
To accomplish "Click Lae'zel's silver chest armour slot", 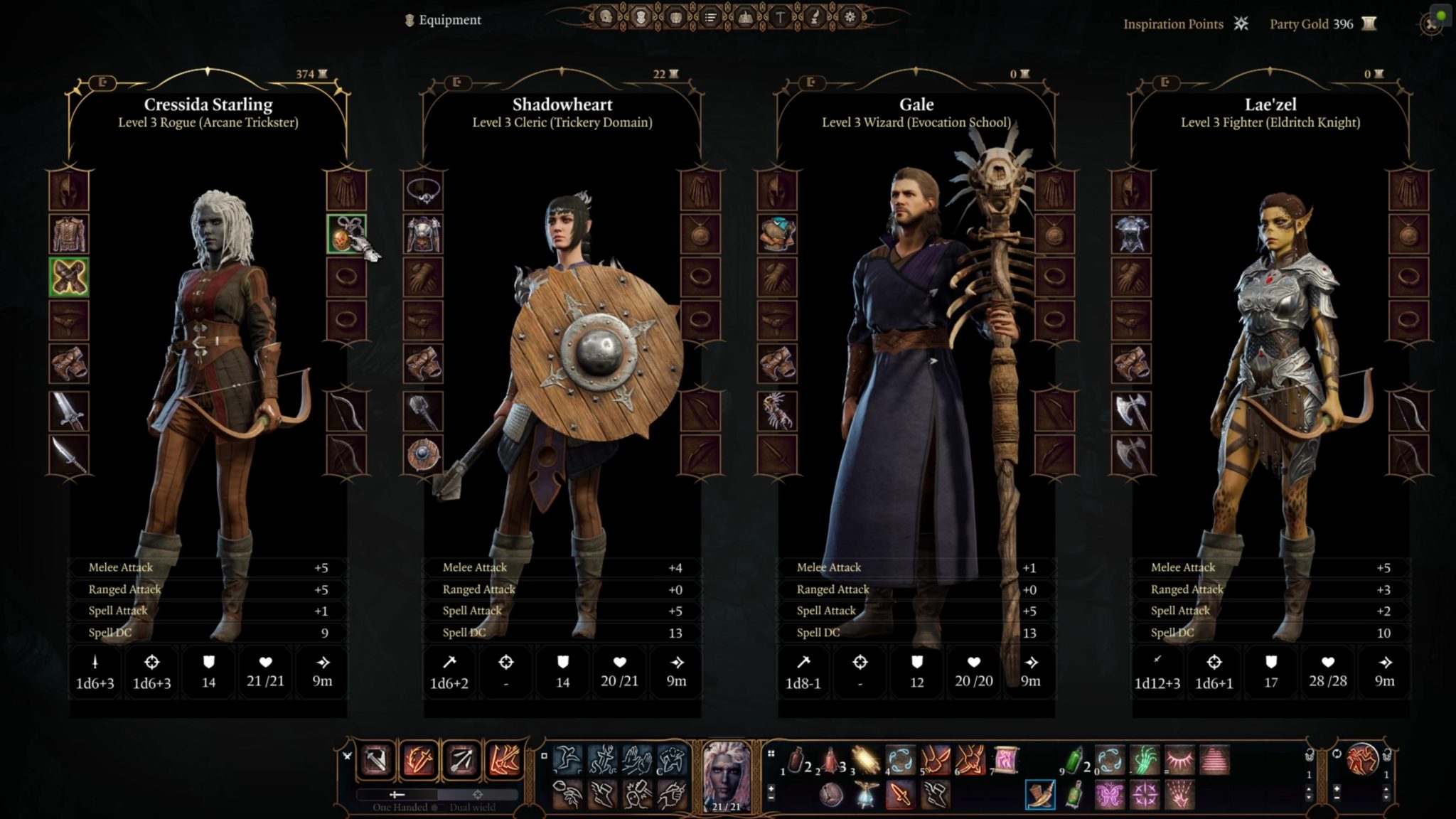I will 1131,234.
